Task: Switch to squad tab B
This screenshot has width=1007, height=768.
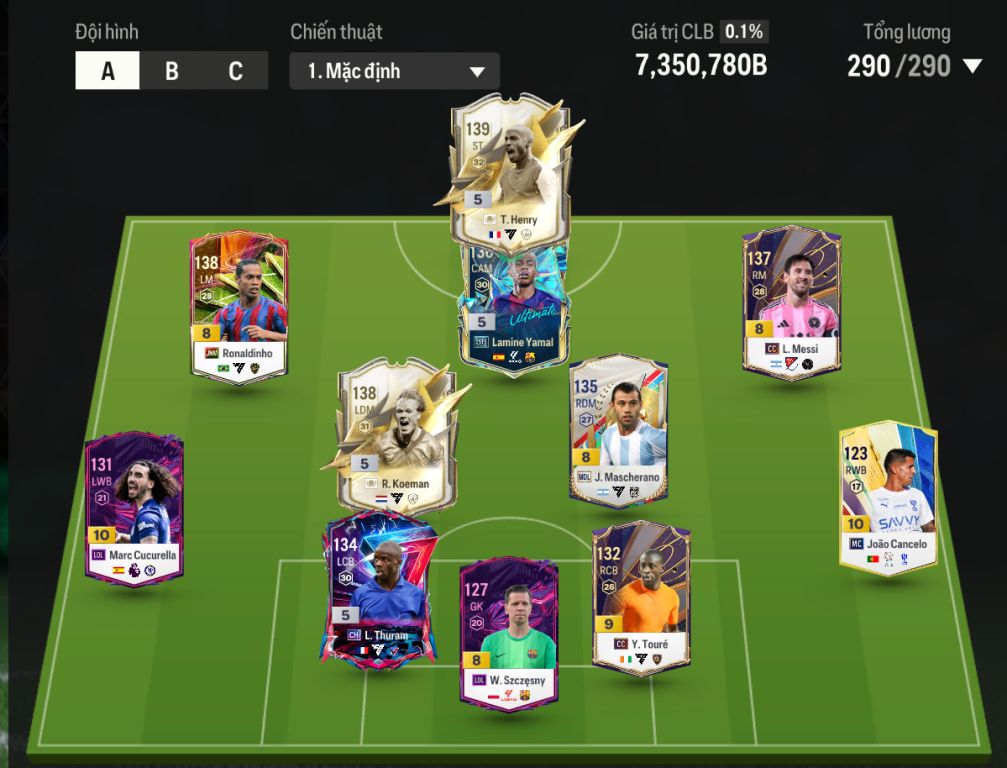Action: [172, 71]
